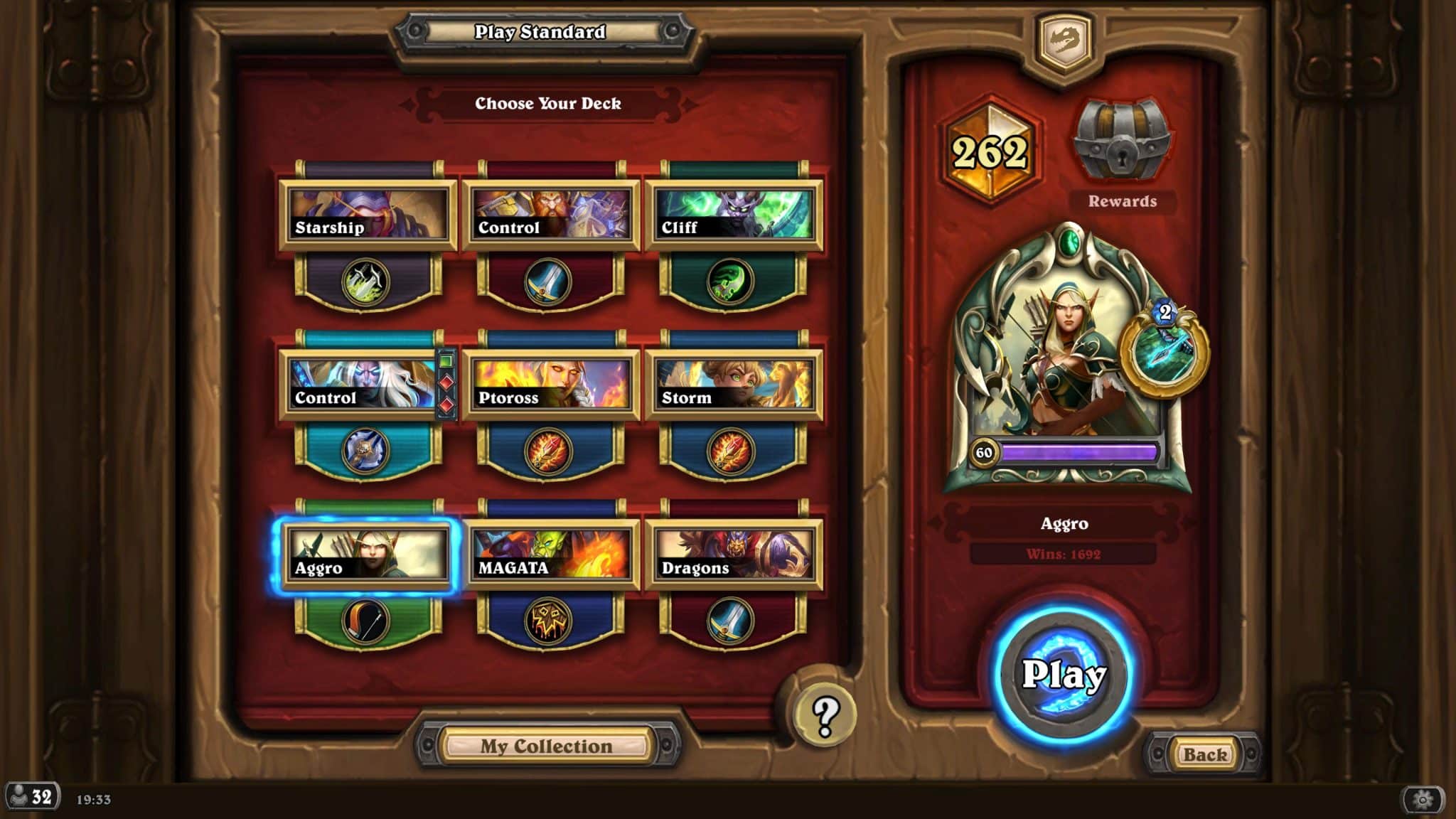1456x819 pixels.
Task: Open My Collection
Action: pyautogui.click(x=546, y=746)
